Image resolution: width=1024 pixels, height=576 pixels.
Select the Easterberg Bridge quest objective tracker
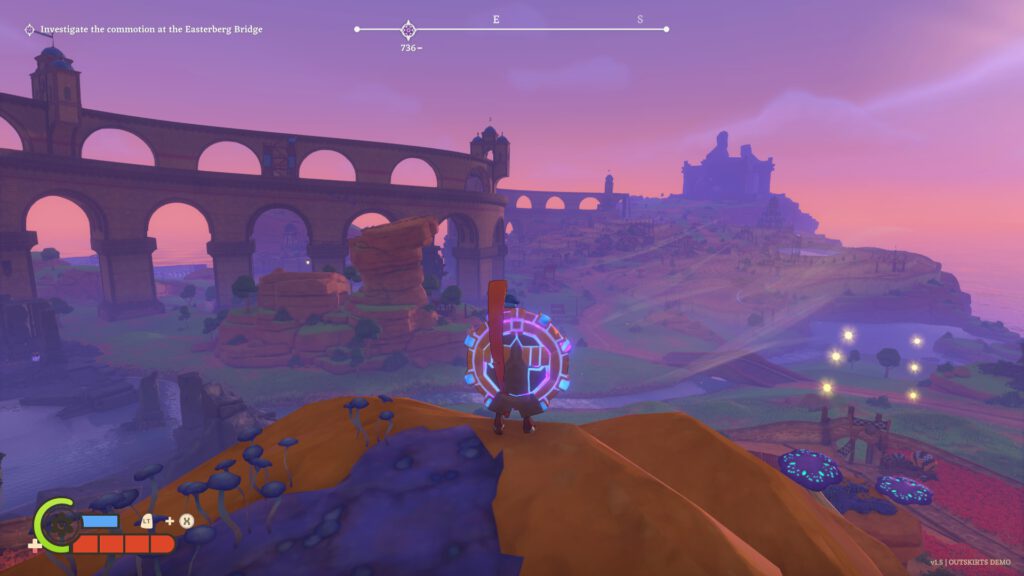point(143,30)
